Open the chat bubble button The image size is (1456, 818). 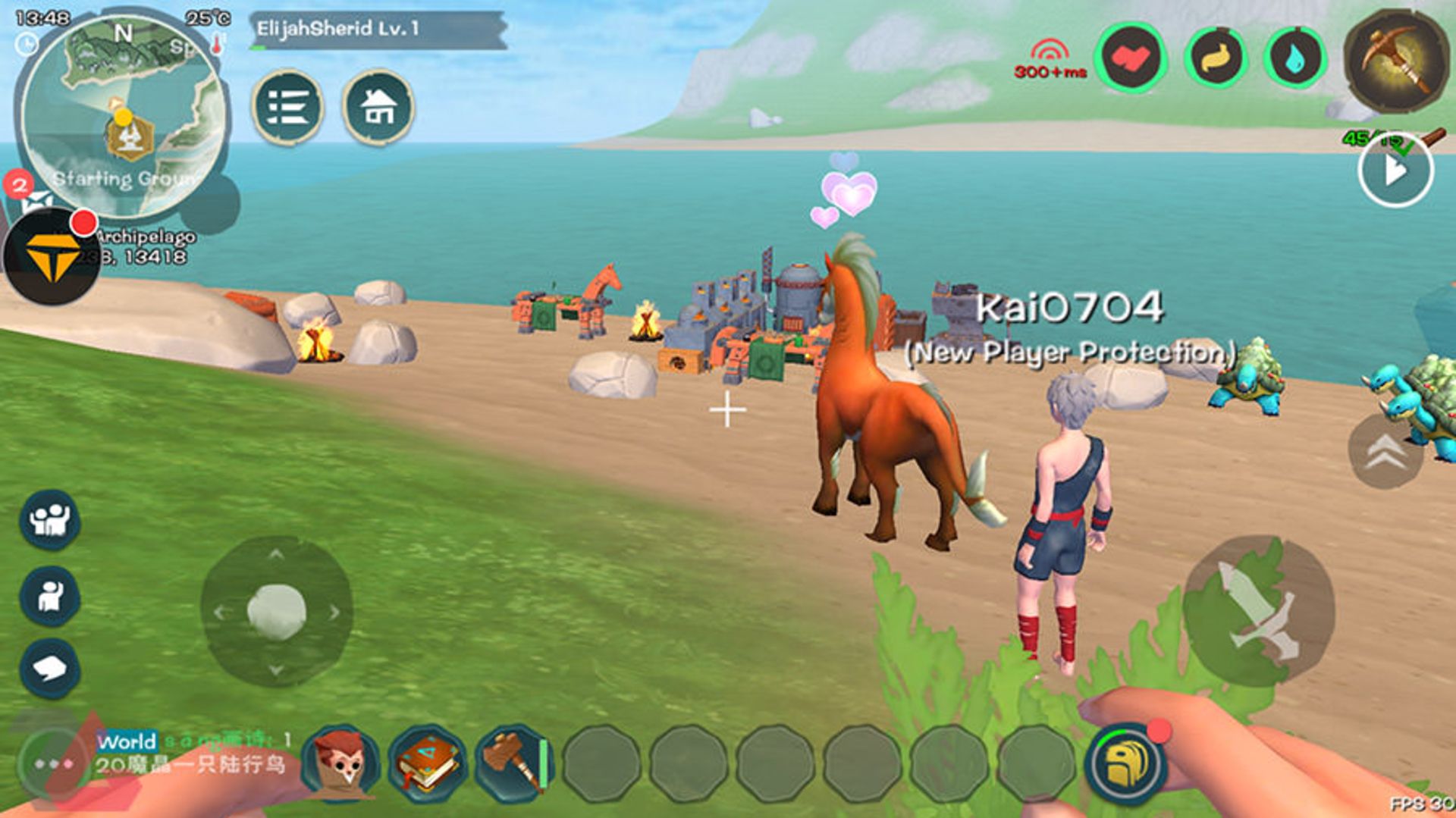49,669
